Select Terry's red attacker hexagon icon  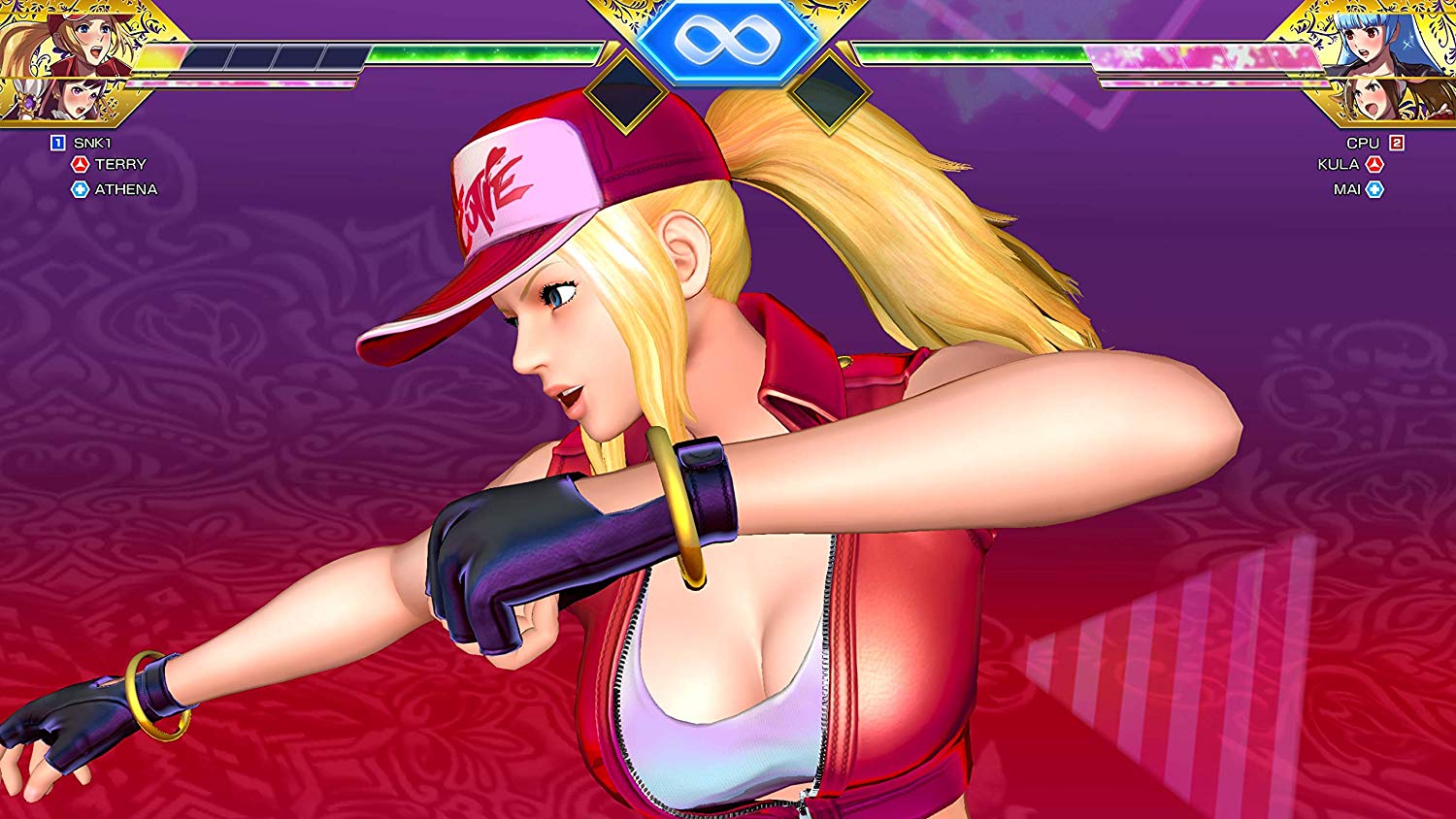tap(80, 164)
